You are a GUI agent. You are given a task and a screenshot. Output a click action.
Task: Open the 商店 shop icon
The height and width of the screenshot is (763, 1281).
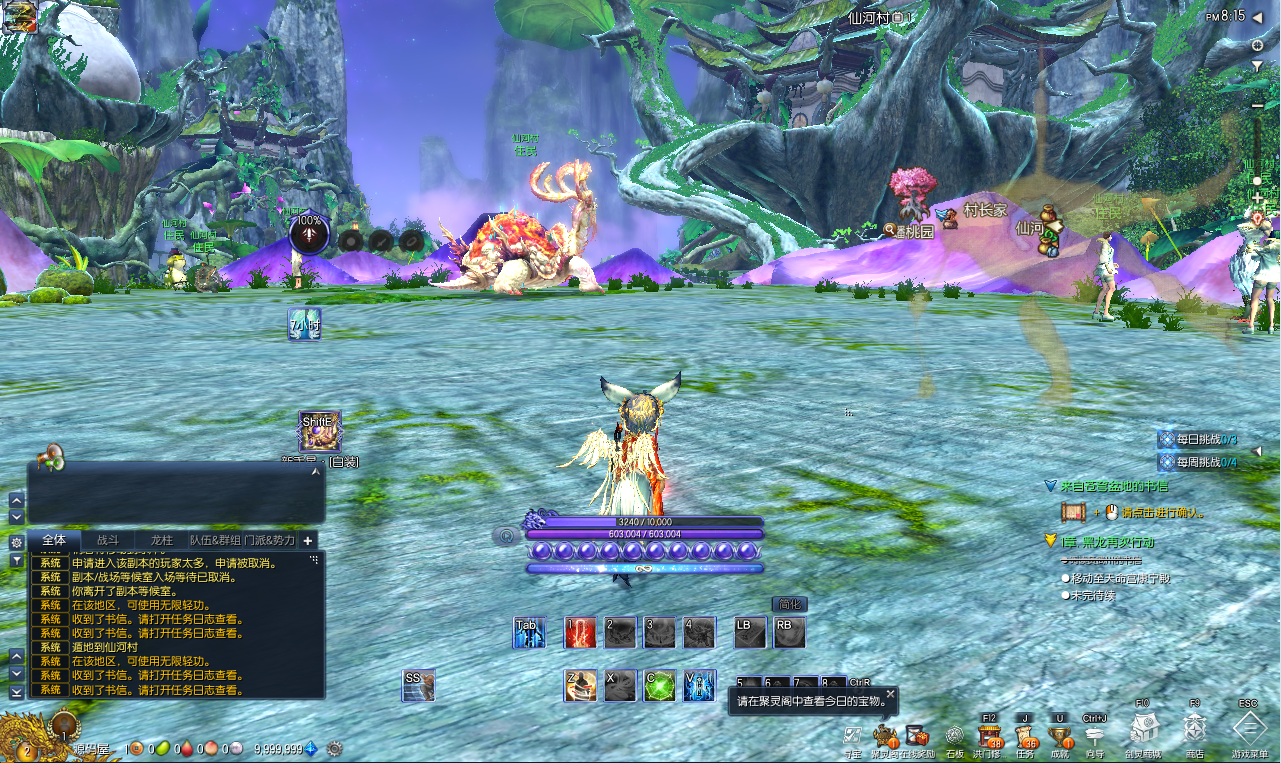(1194, 729)
